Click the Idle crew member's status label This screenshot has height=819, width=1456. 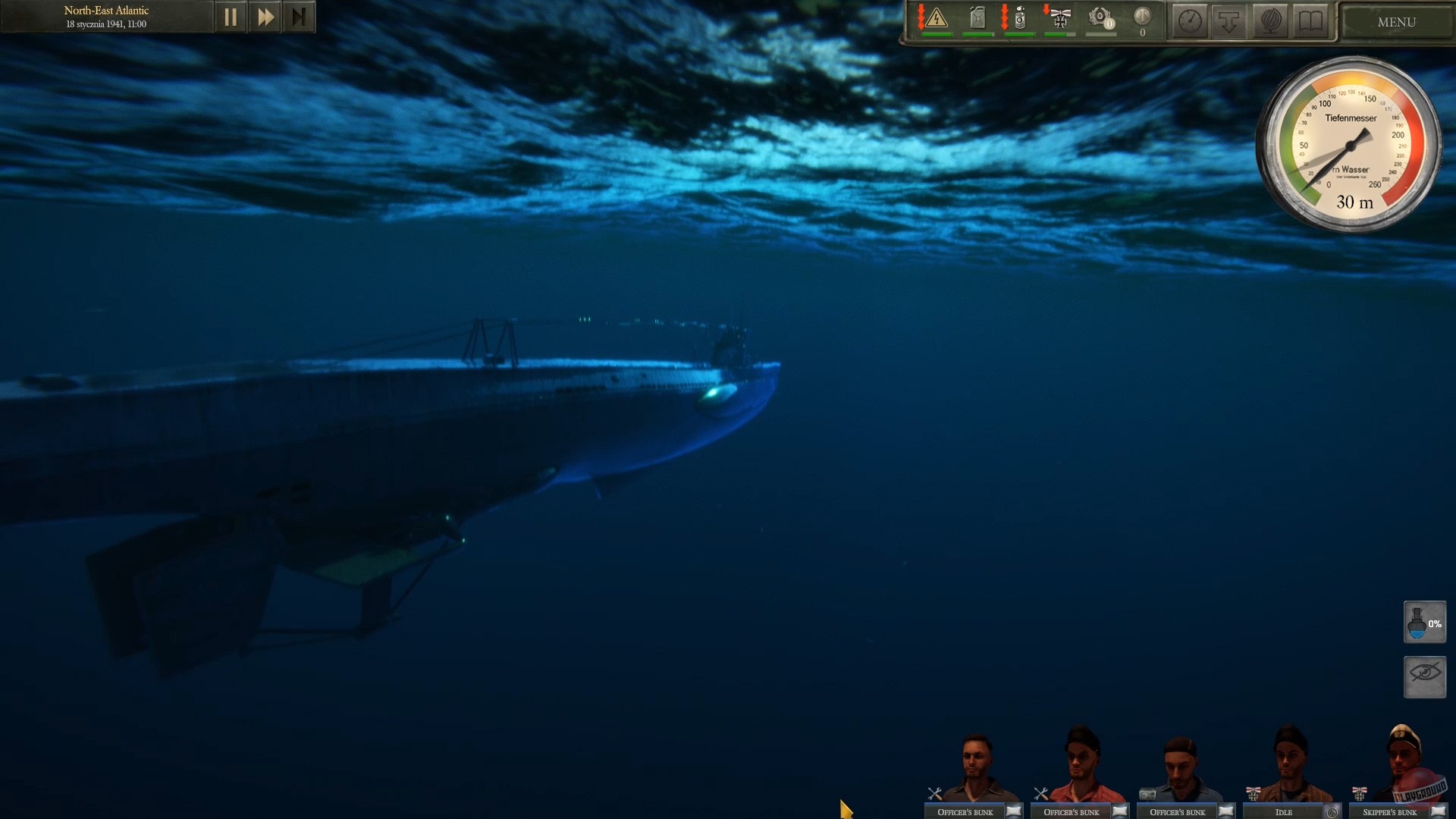click(x=1285, y=811)
